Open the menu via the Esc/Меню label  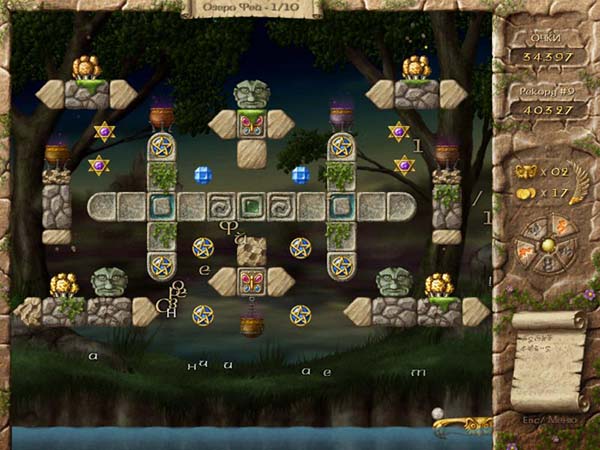[546, 419]
